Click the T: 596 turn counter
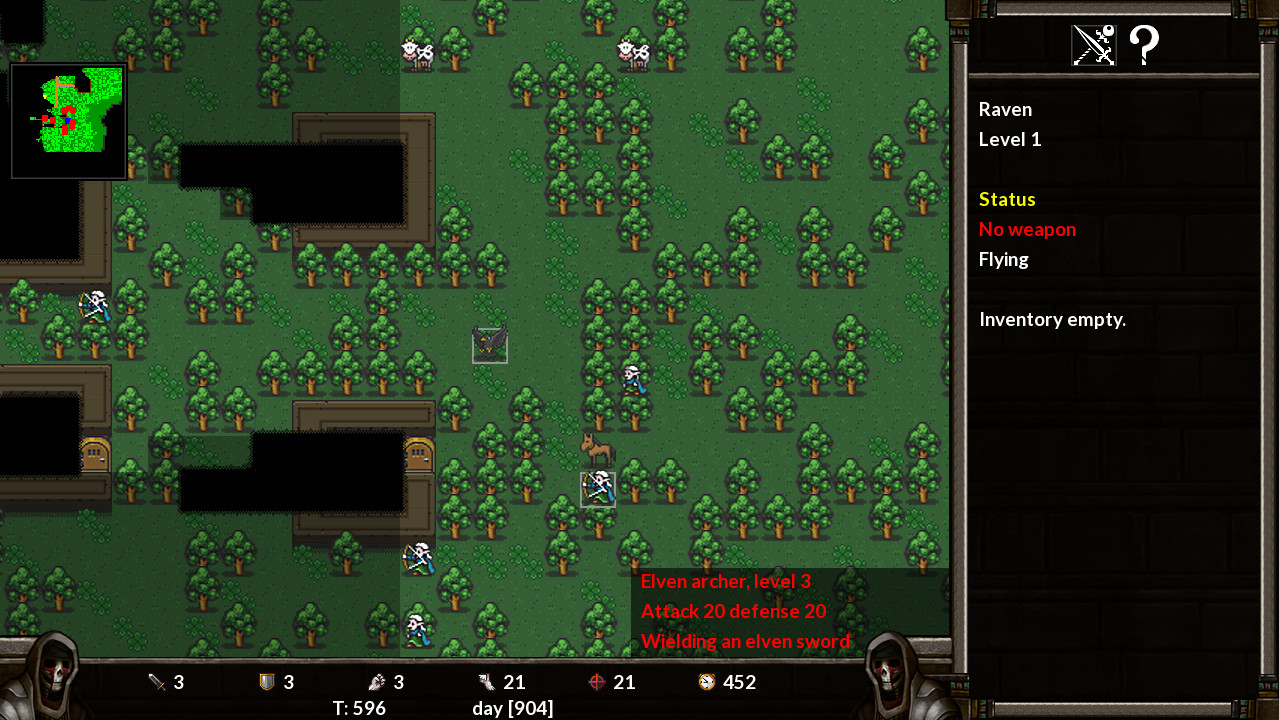 point(361,708)
